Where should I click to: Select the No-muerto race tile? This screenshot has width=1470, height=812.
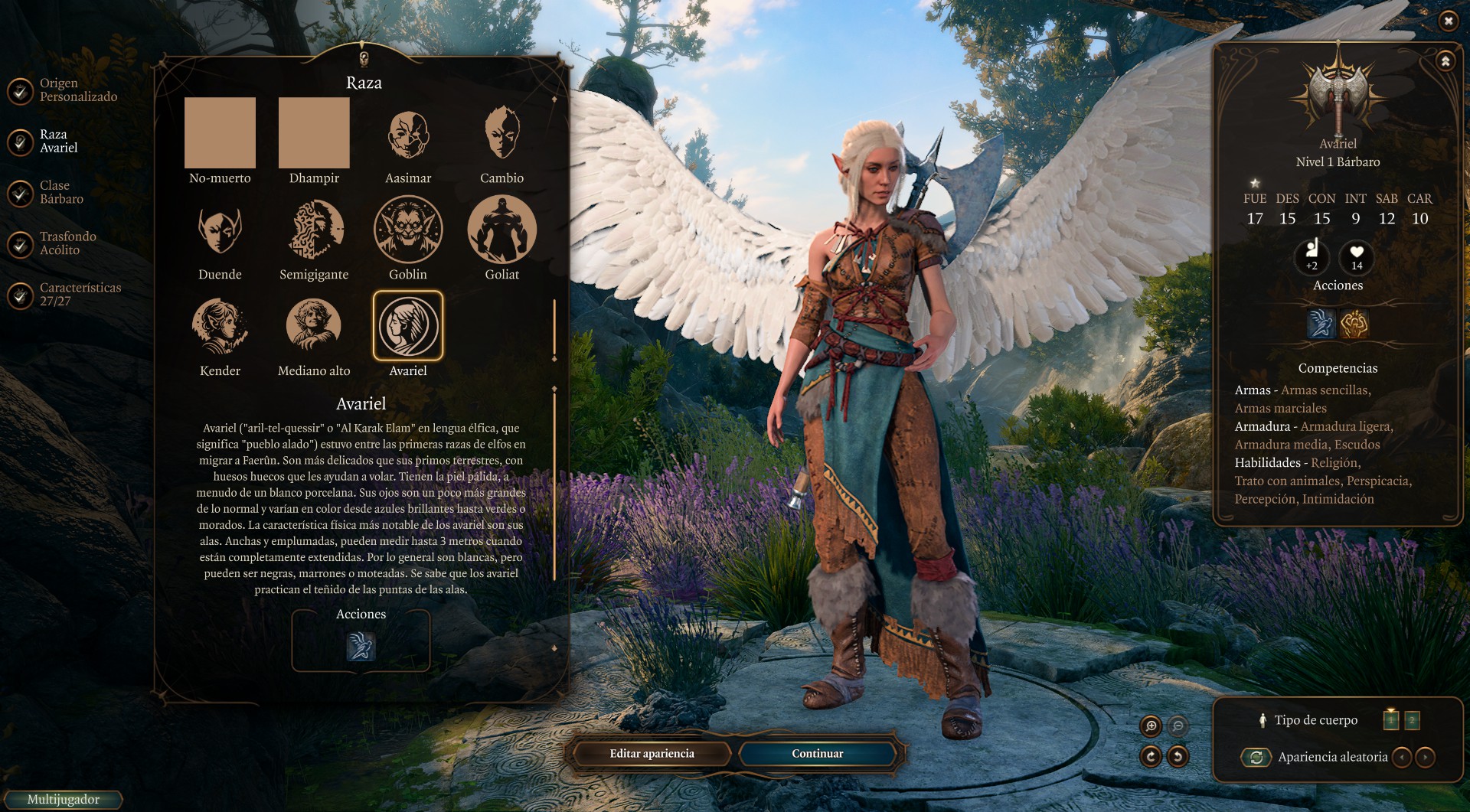220,133
